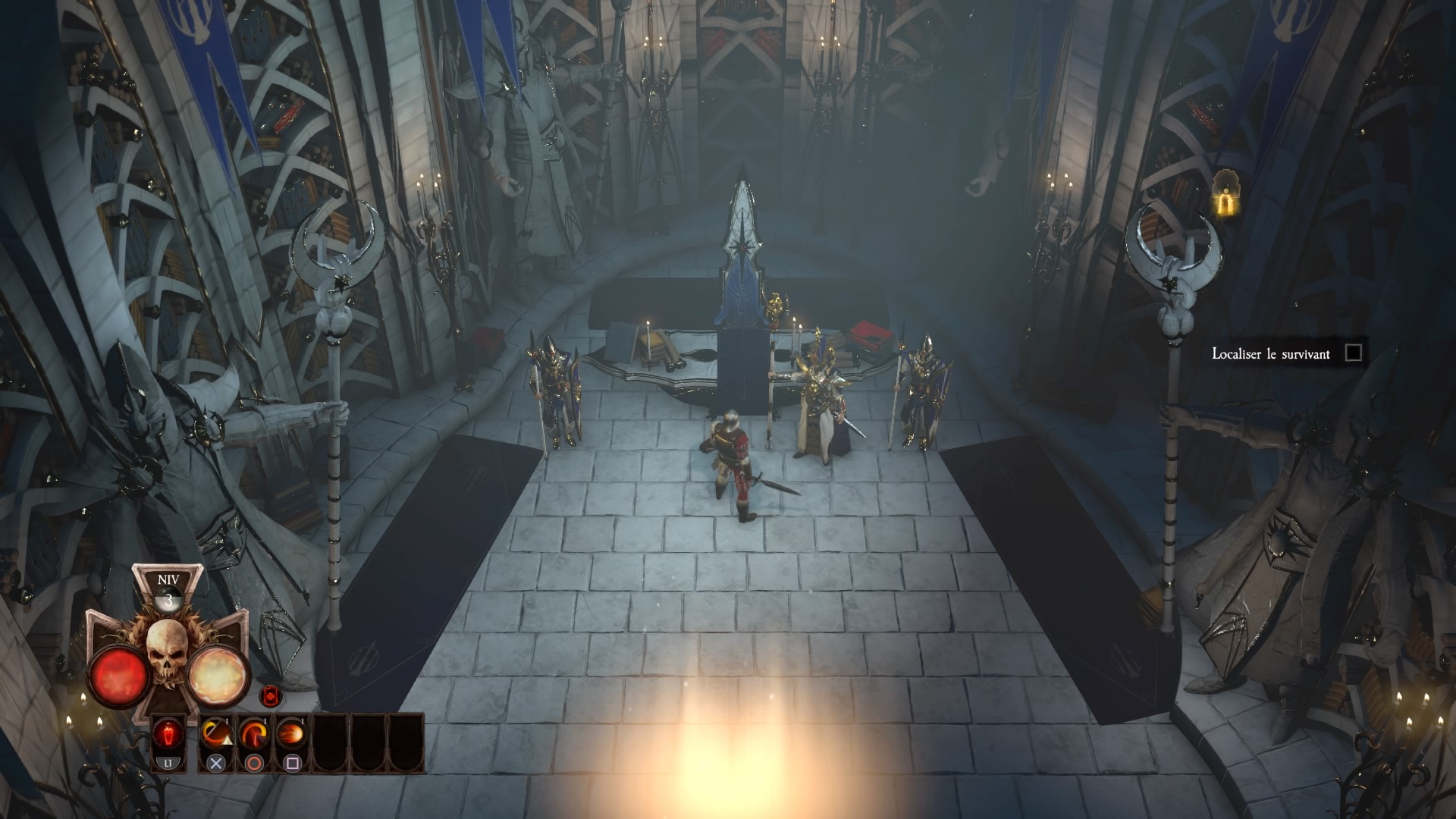1456x819 pixels.
Task: Click the glowing golden doorway marker icon
Action: pyautogui.click(x=1223, y=199)
